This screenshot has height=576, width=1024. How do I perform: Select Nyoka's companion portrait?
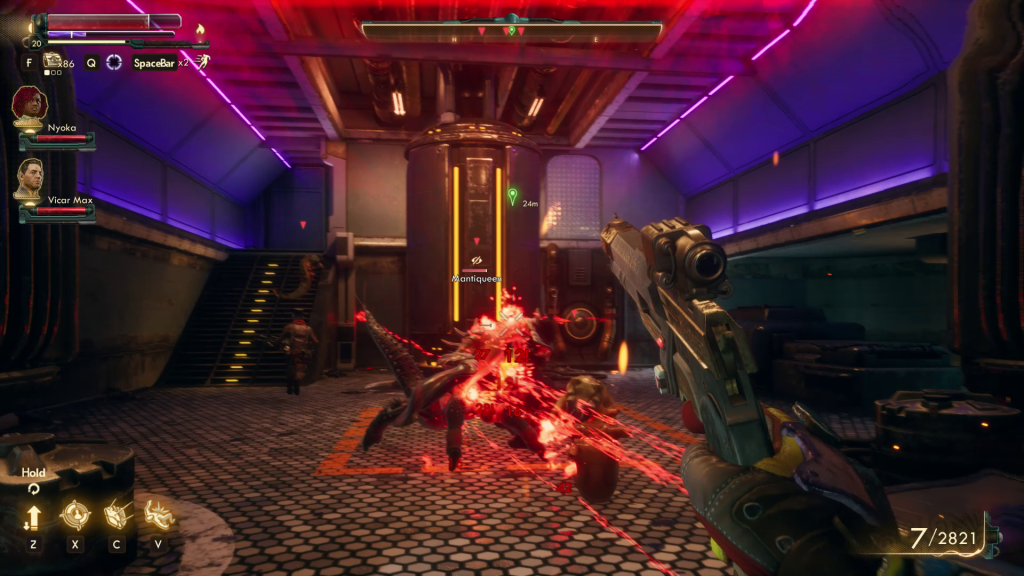point(31,104)
